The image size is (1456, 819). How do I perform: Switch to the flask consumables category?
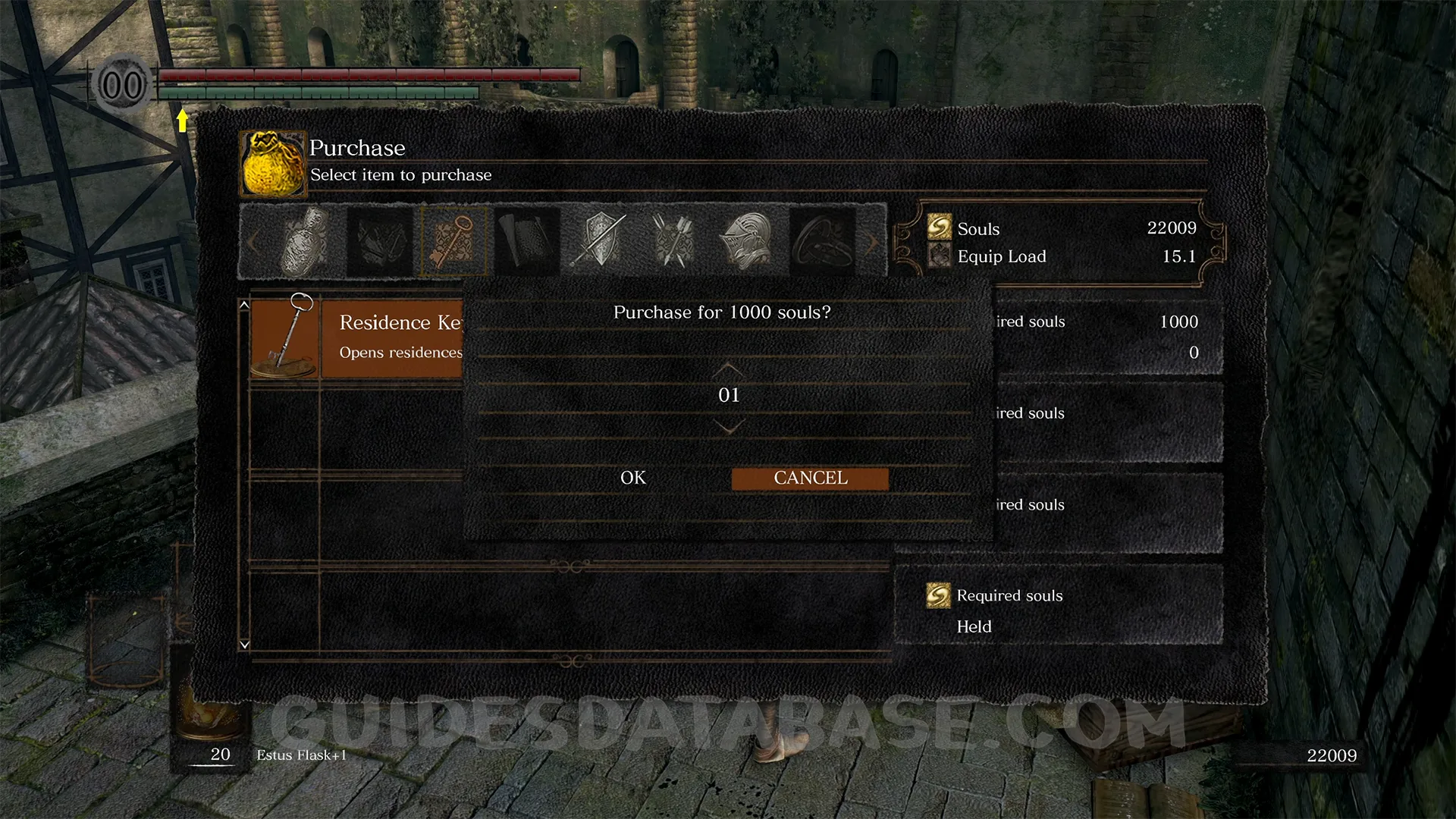pos(306,241)
